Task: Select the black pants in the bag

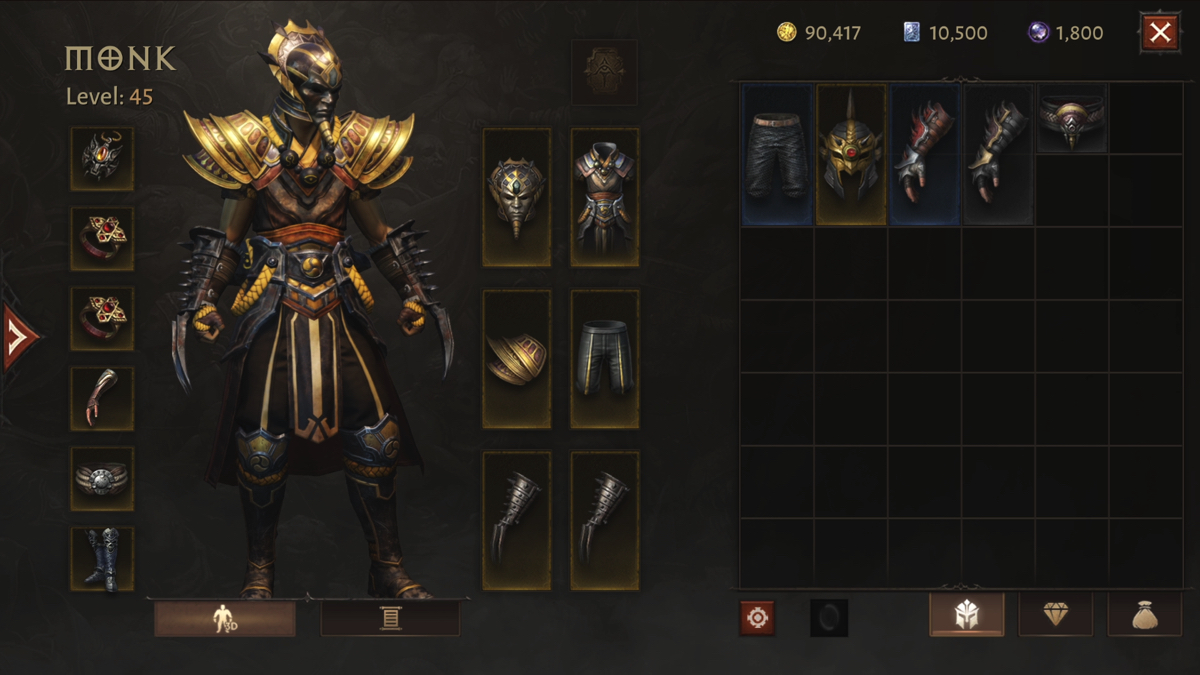Action: [x=777, y=154]
